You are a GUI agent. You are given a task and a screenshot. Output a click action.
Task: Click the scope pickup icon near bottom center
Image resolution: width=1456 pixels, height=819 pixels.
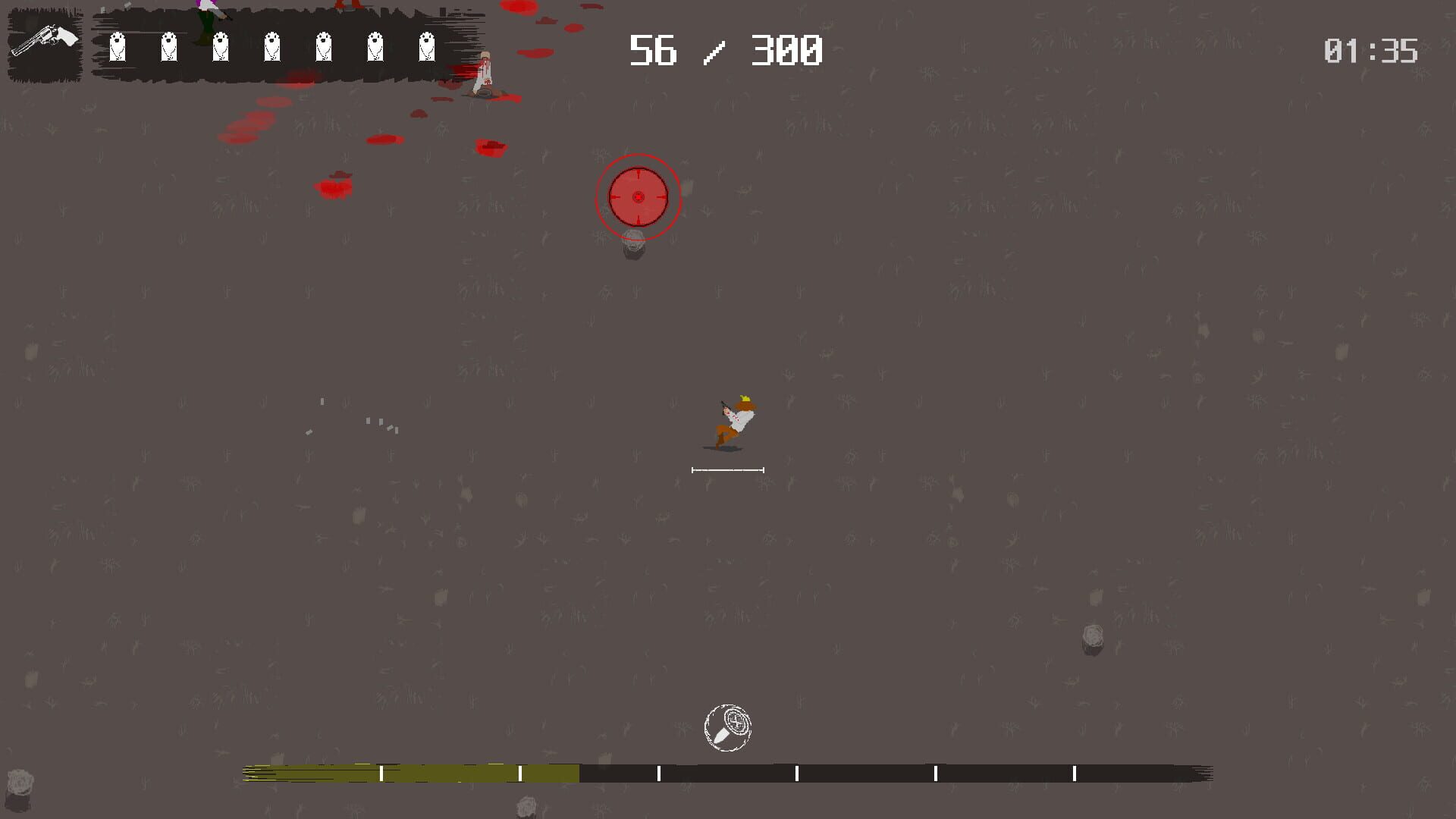[x=727, y=726]
